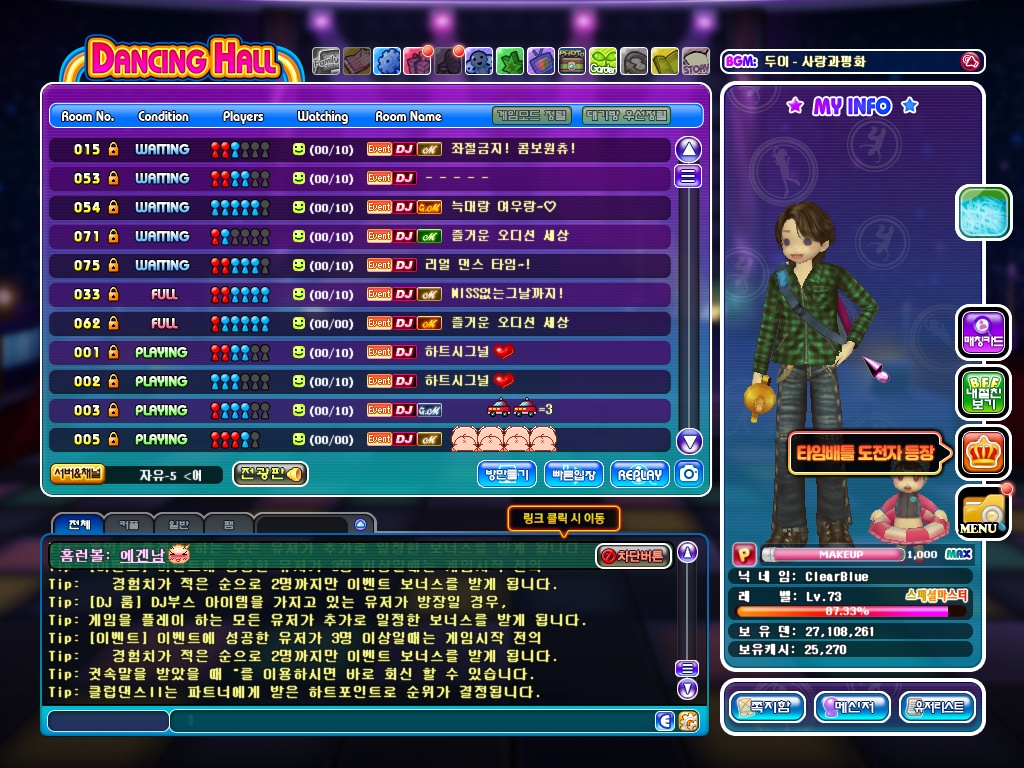
Task: Open the Photo camera icon in toolbar
Action: tap(572, 62)
